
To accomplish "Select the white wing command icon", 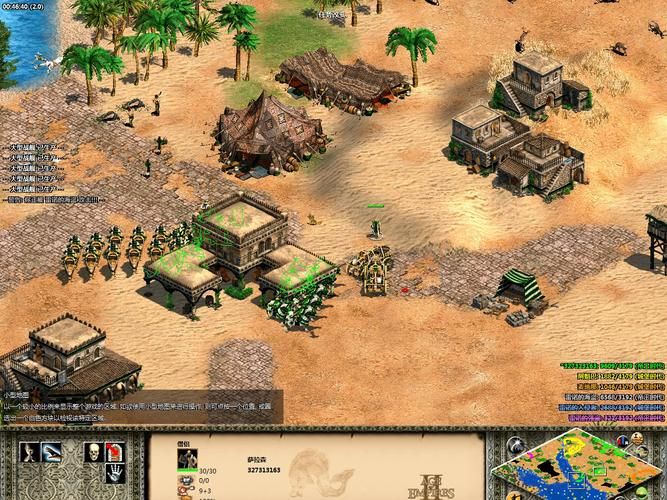I will coord(52,452).
